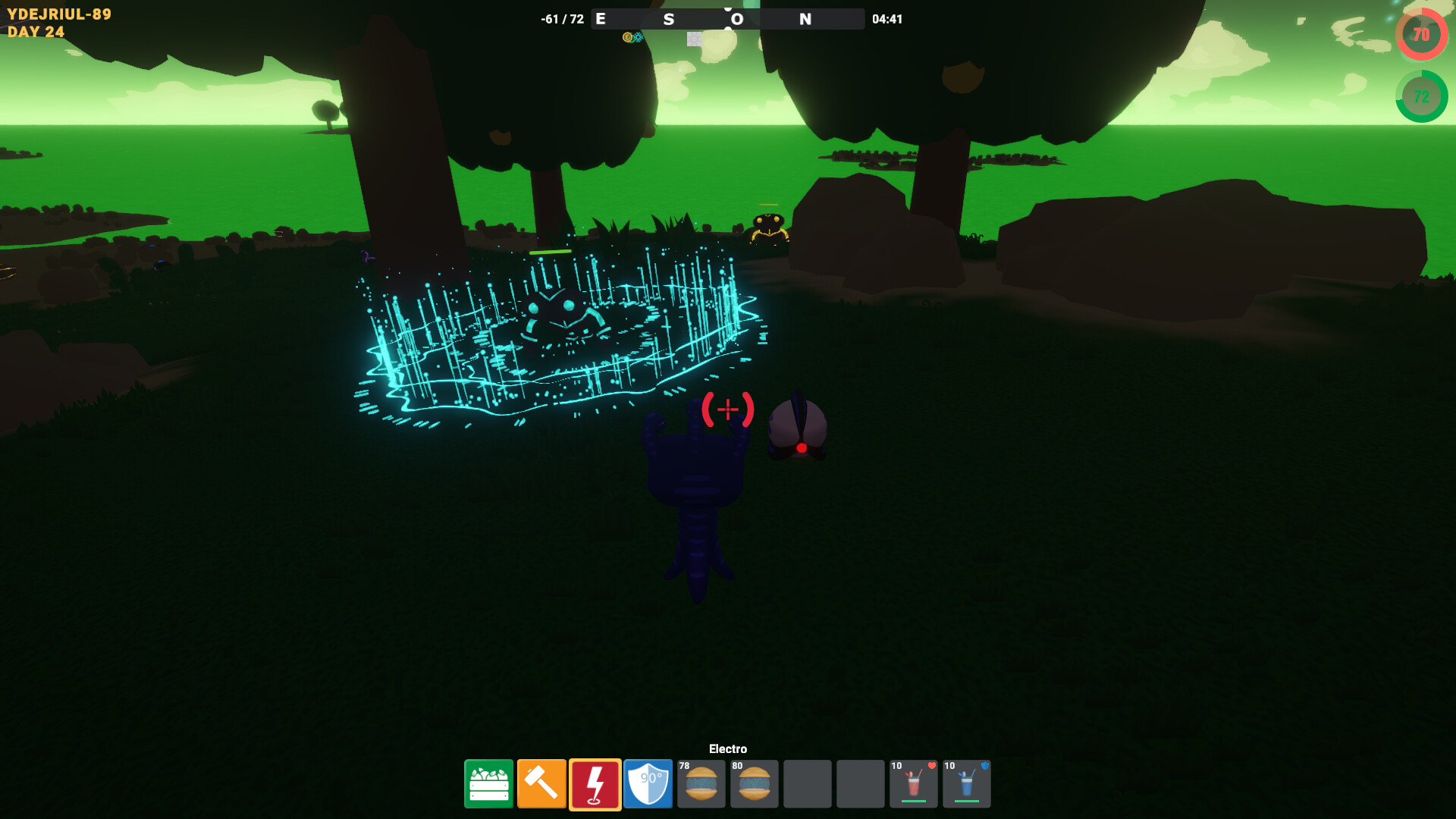Click the burger item stack showing 80

pyautogui.click(x=754, y=784)
